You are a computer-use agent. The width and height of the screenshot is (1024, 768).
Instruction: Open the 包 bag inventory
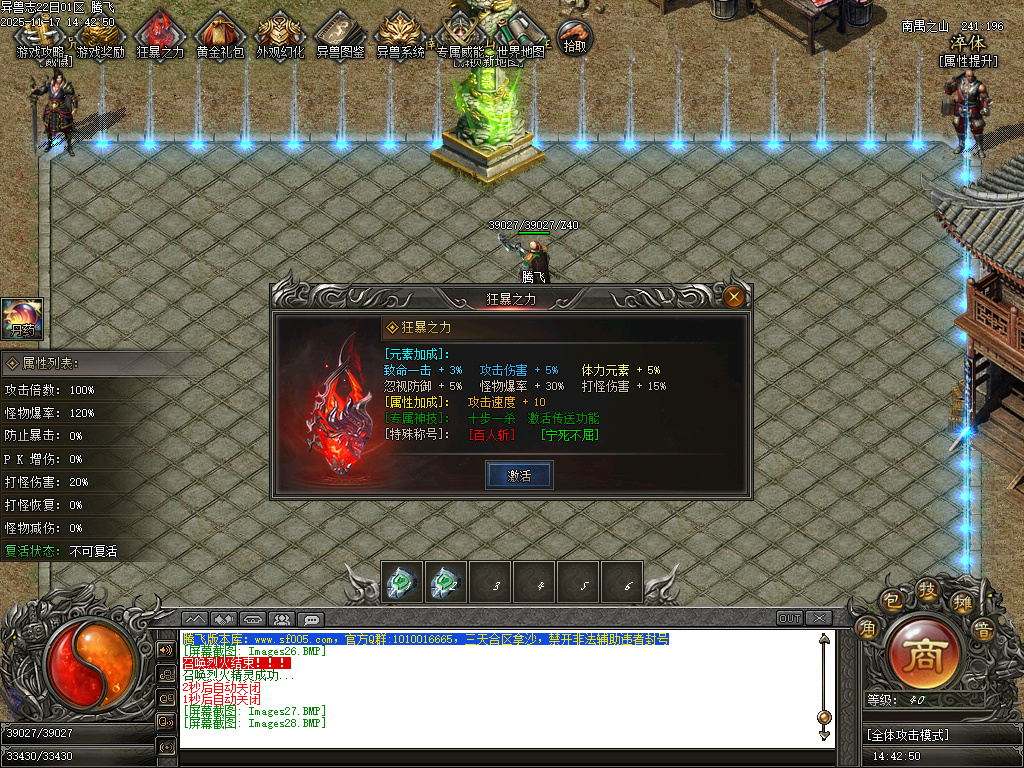pyautogui.click(x=890, y=600)
